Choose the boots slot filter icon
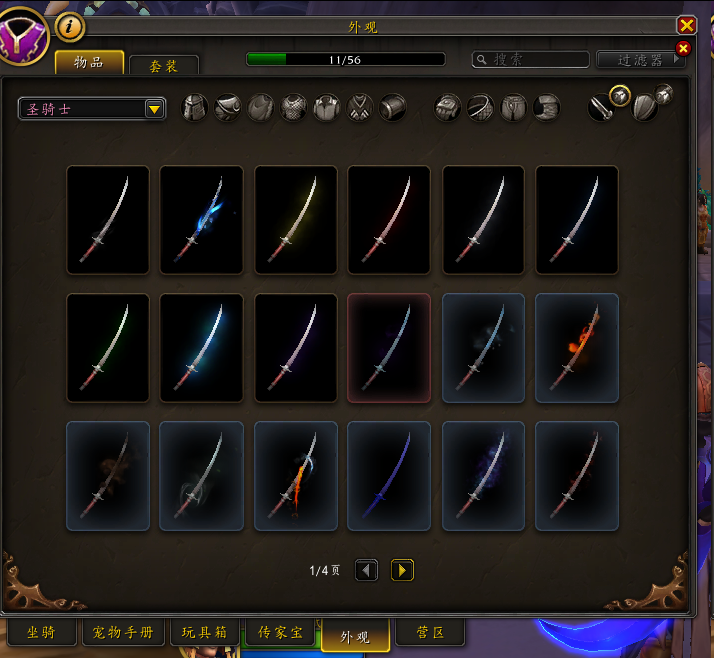The width and height of the screenshot is (714, 658). click(x=546, y=108)
